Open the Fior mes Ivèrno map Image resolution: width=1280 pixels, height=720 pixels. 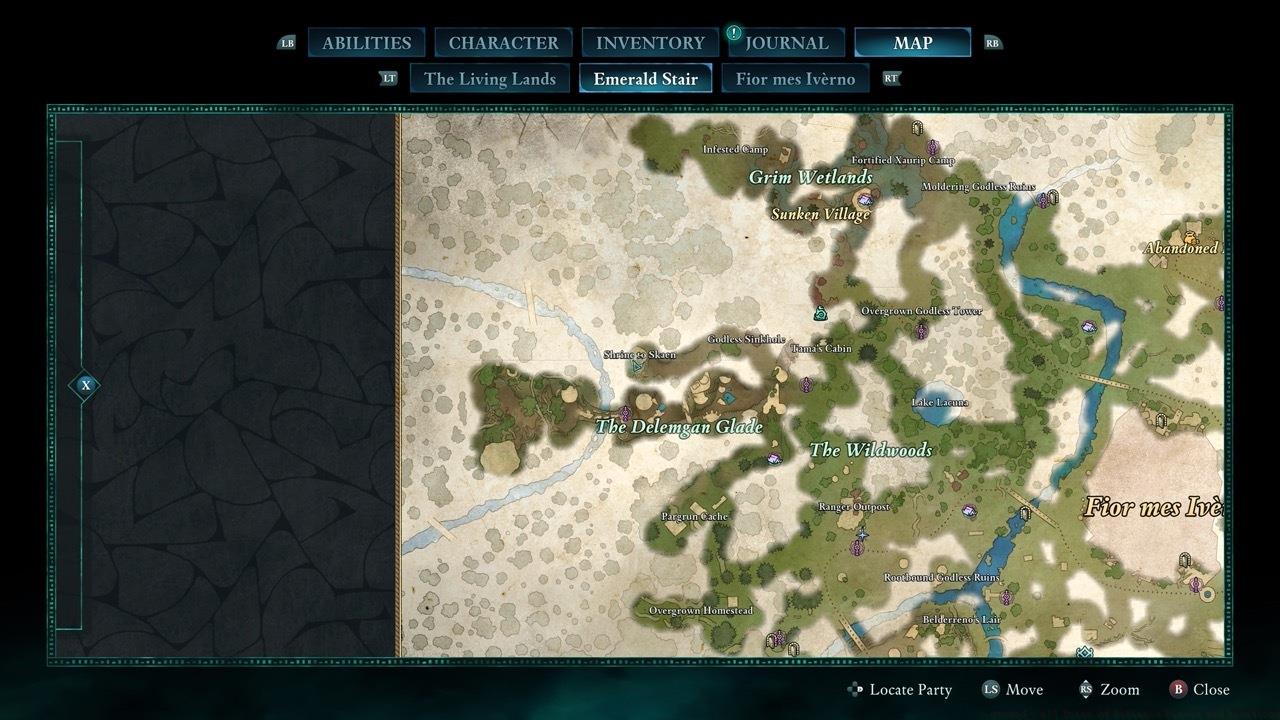pos(796,78)
